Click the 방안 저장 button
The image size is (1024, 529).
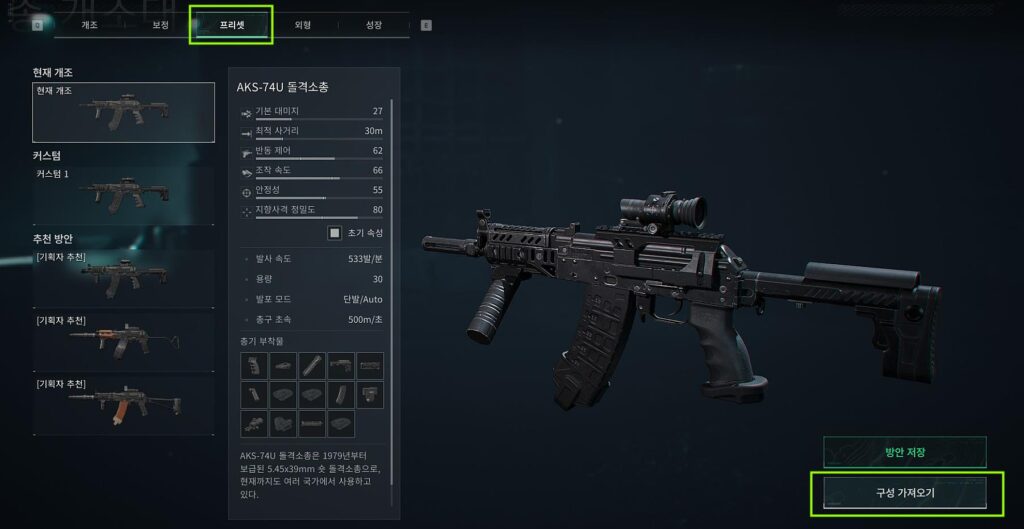[x=904, y=452]
